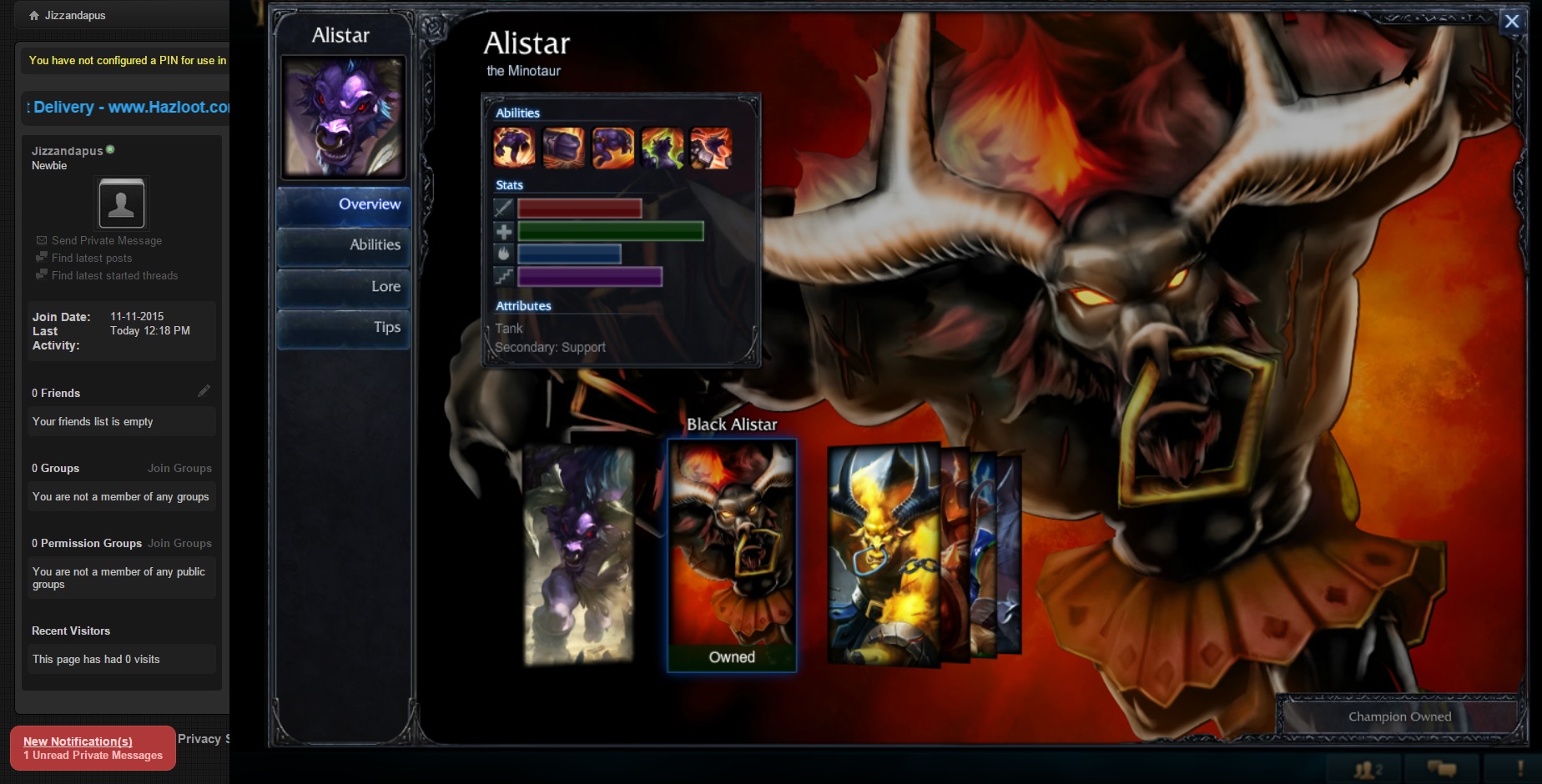1542x784 pixels.
Task: Select the Golden Alistar skin card
Action: [x=883, y=555]
